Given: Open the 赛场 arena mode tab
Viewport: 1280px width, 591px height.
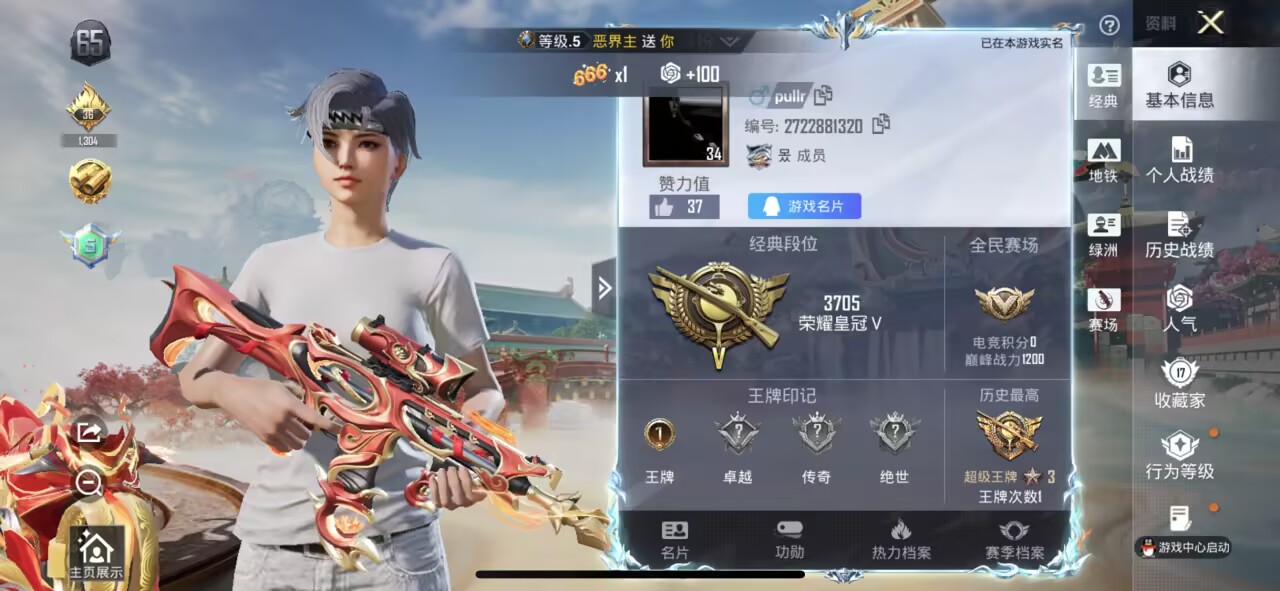Looking at the screenshot, I should [1104, 310].
